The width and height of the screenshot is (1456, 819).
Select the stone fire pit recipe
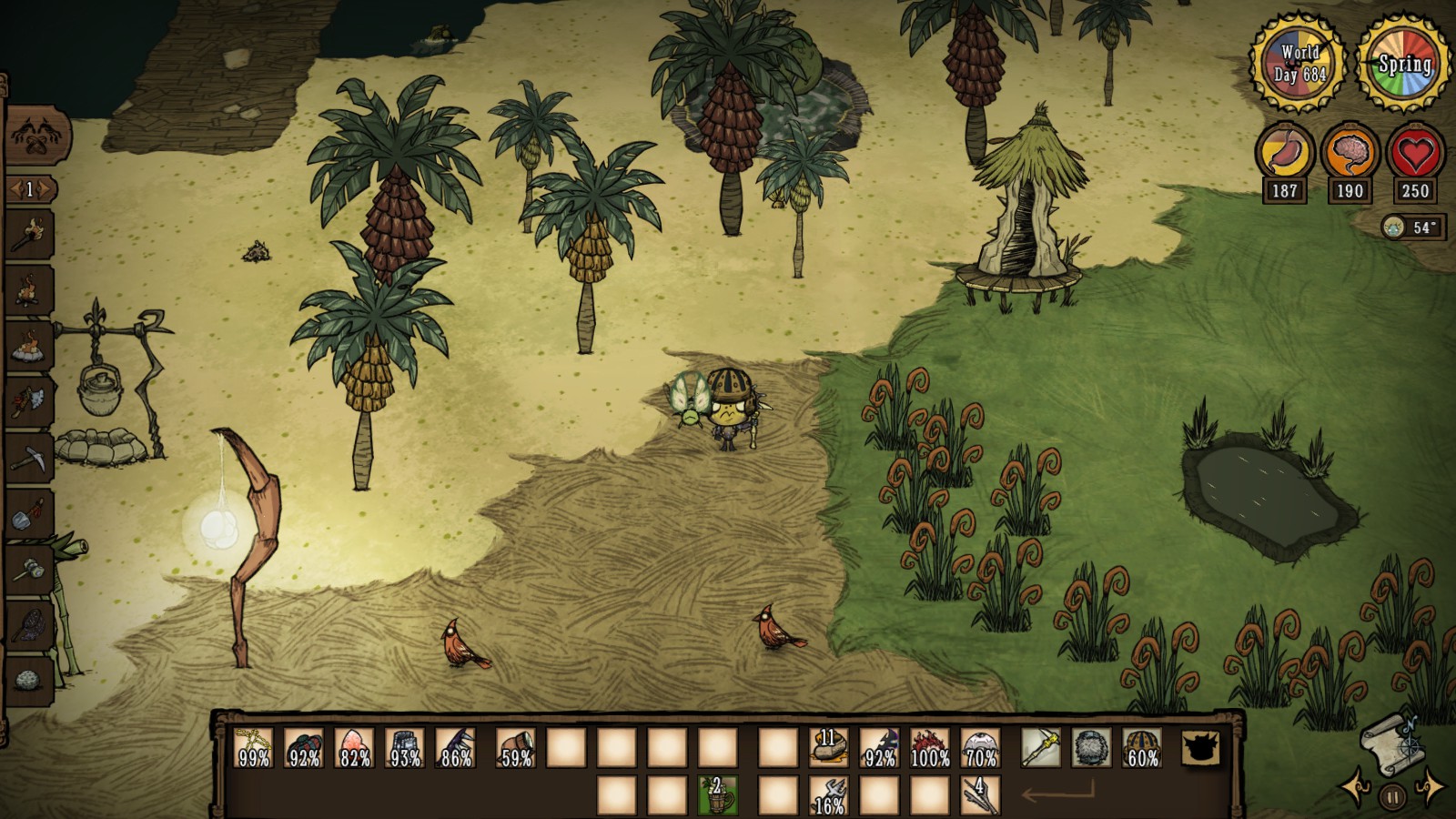tap(30, 345)
